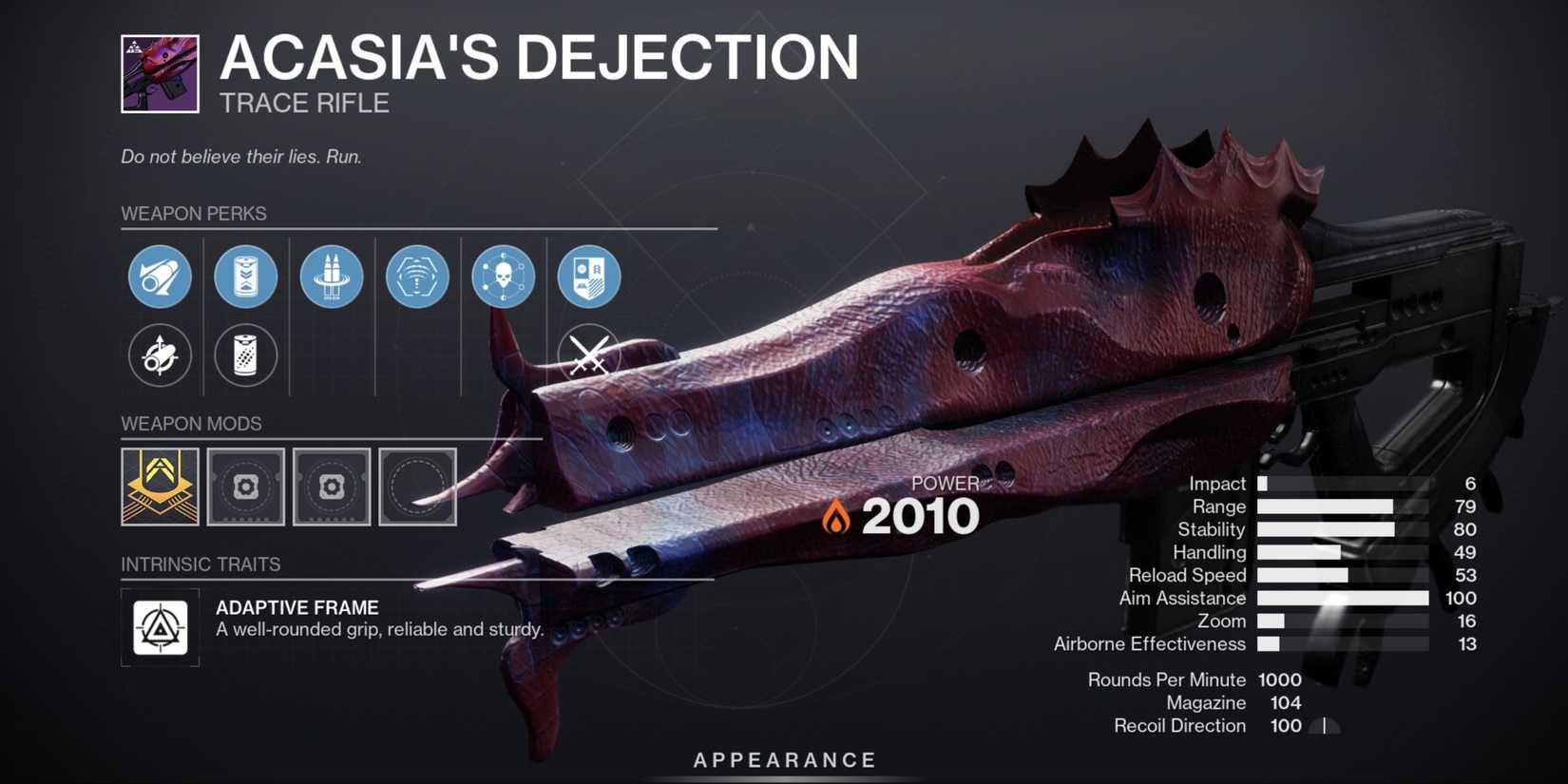Select the skull tracker perk icon
The image size is (1568, 784).
(x=503, y=277)
